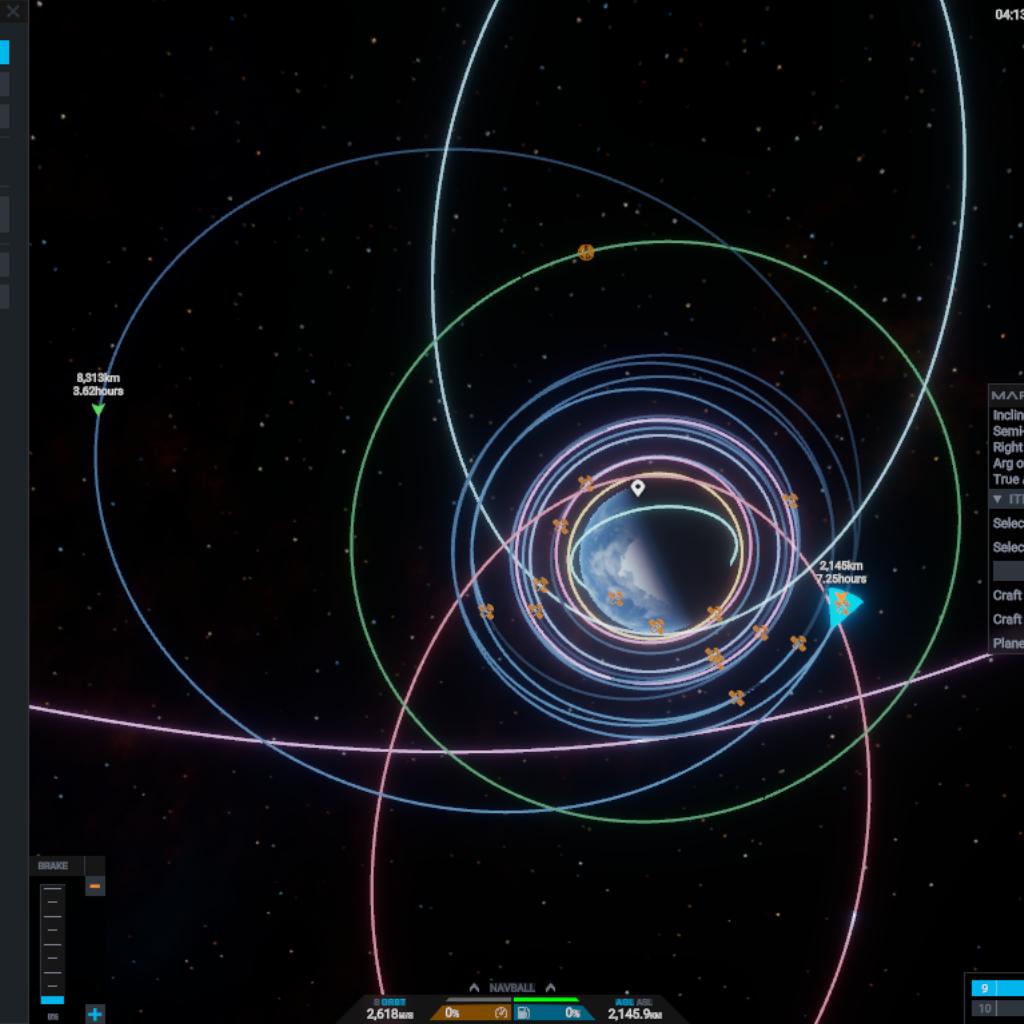Expand the NAVBALL panel
The width and height of the screenshot is (1024, 1024).
512,988
